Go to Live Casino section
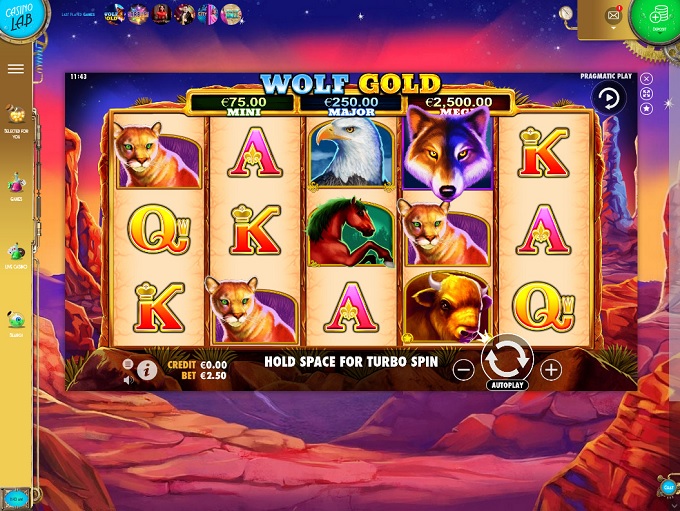Screen dimensions: 680x511 pyautogui.click(x=15, y=255)
